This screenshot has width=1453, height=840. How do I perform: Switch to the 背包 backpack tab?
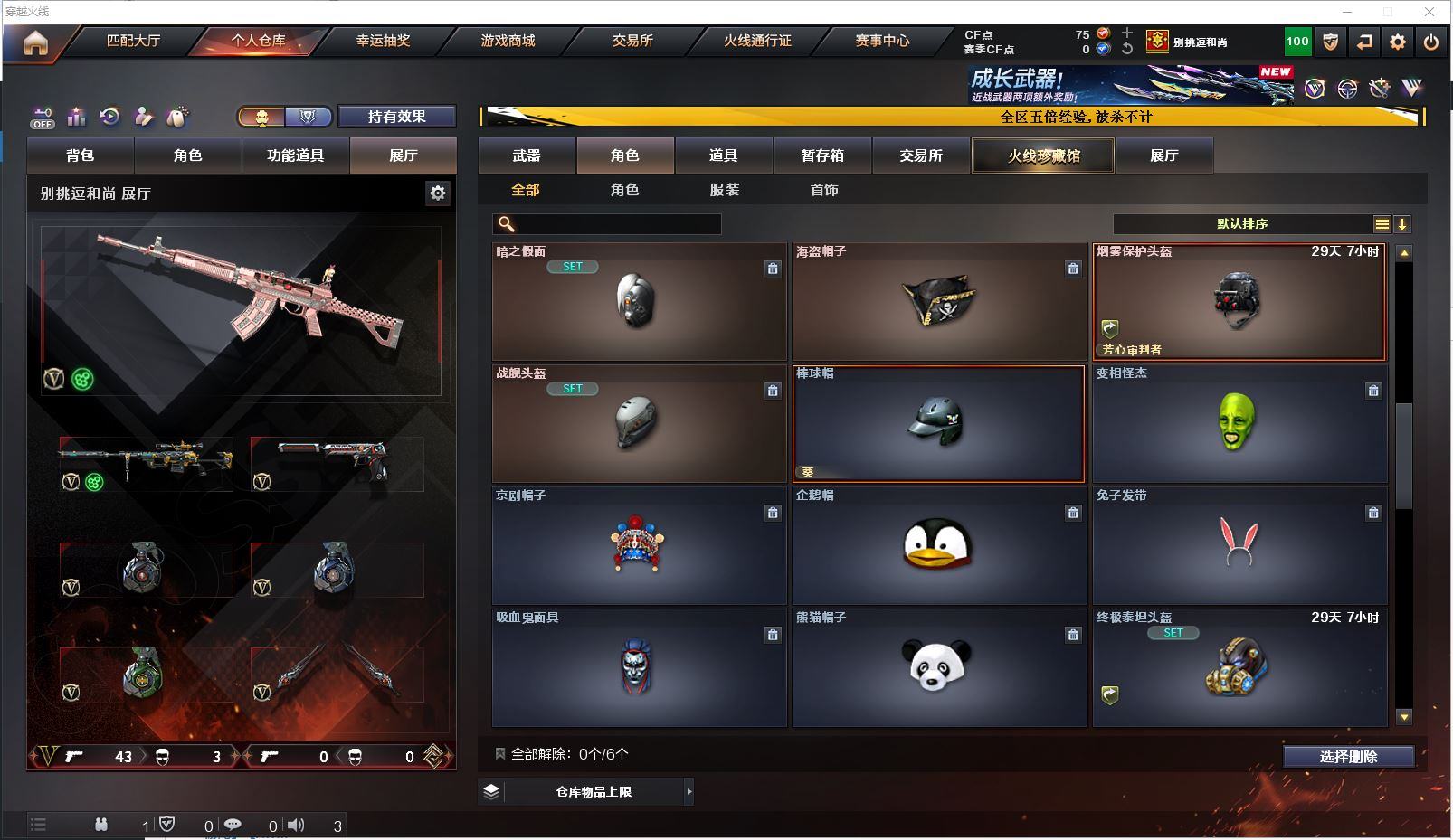click(x=81, y=156)
